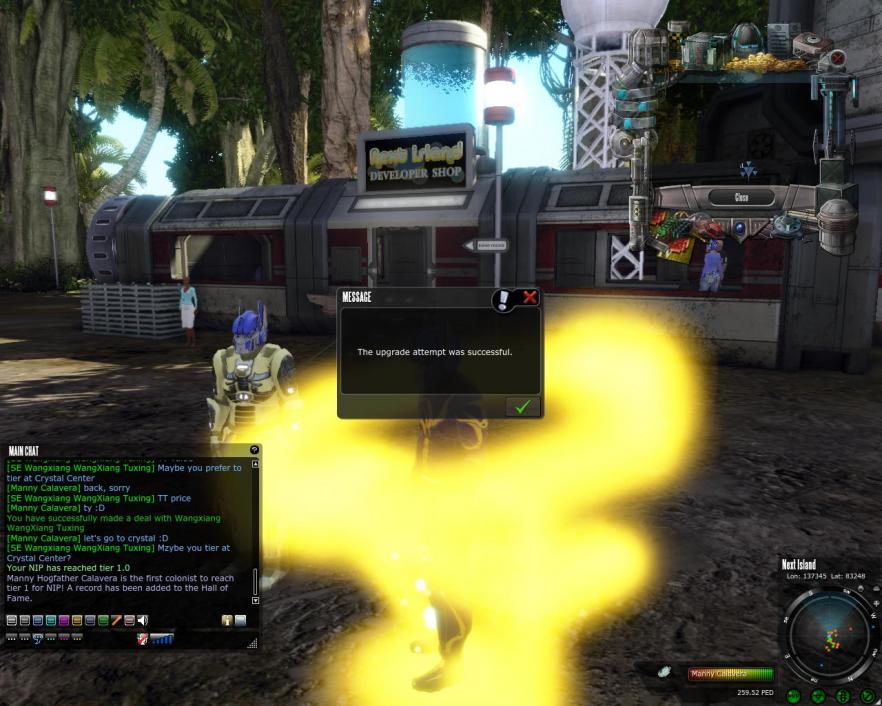
Task: Click the Close button on the upgrade terminal
Action: point(741,198)
